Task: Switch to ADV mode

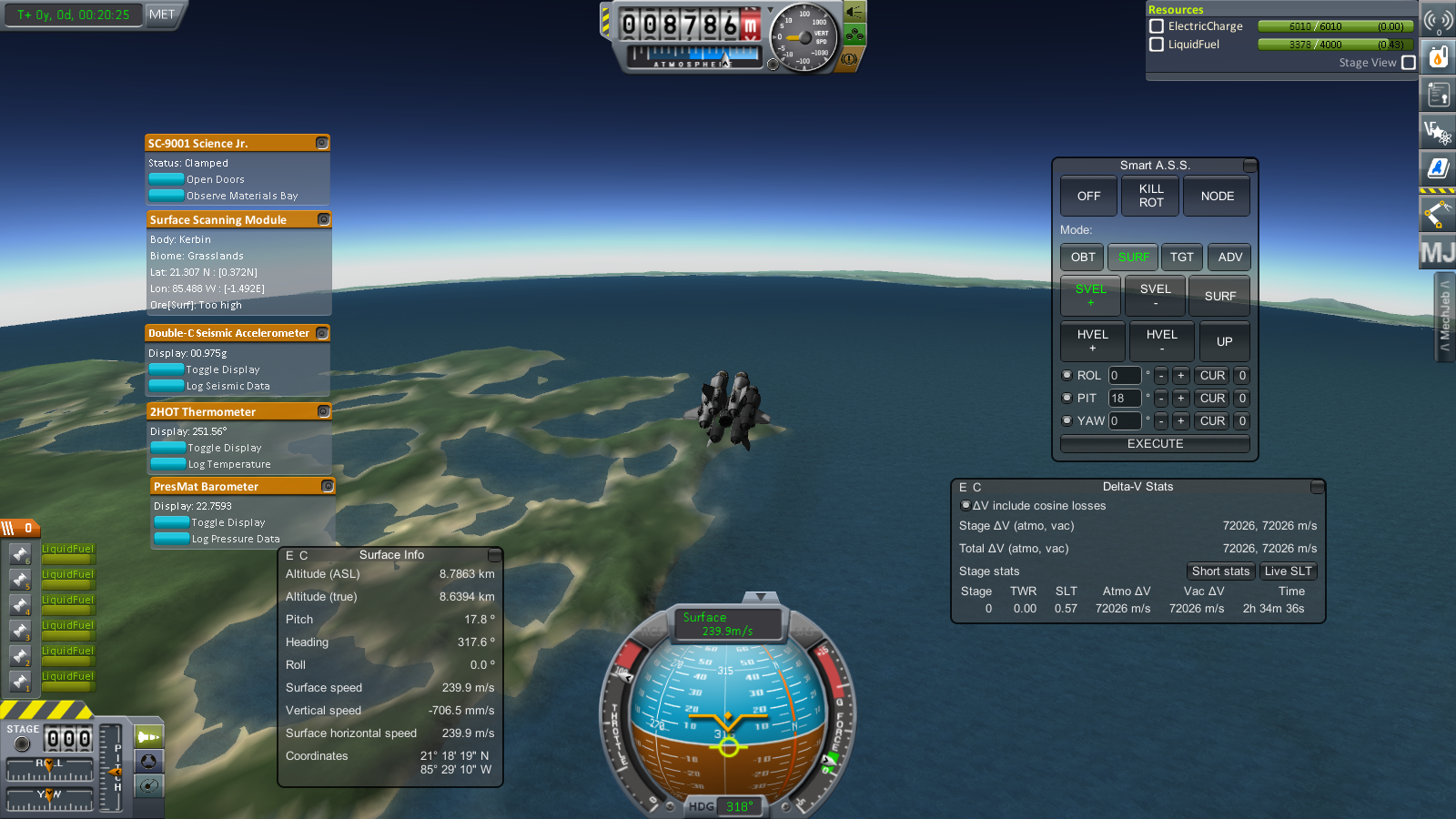Action: (1229, 258)
